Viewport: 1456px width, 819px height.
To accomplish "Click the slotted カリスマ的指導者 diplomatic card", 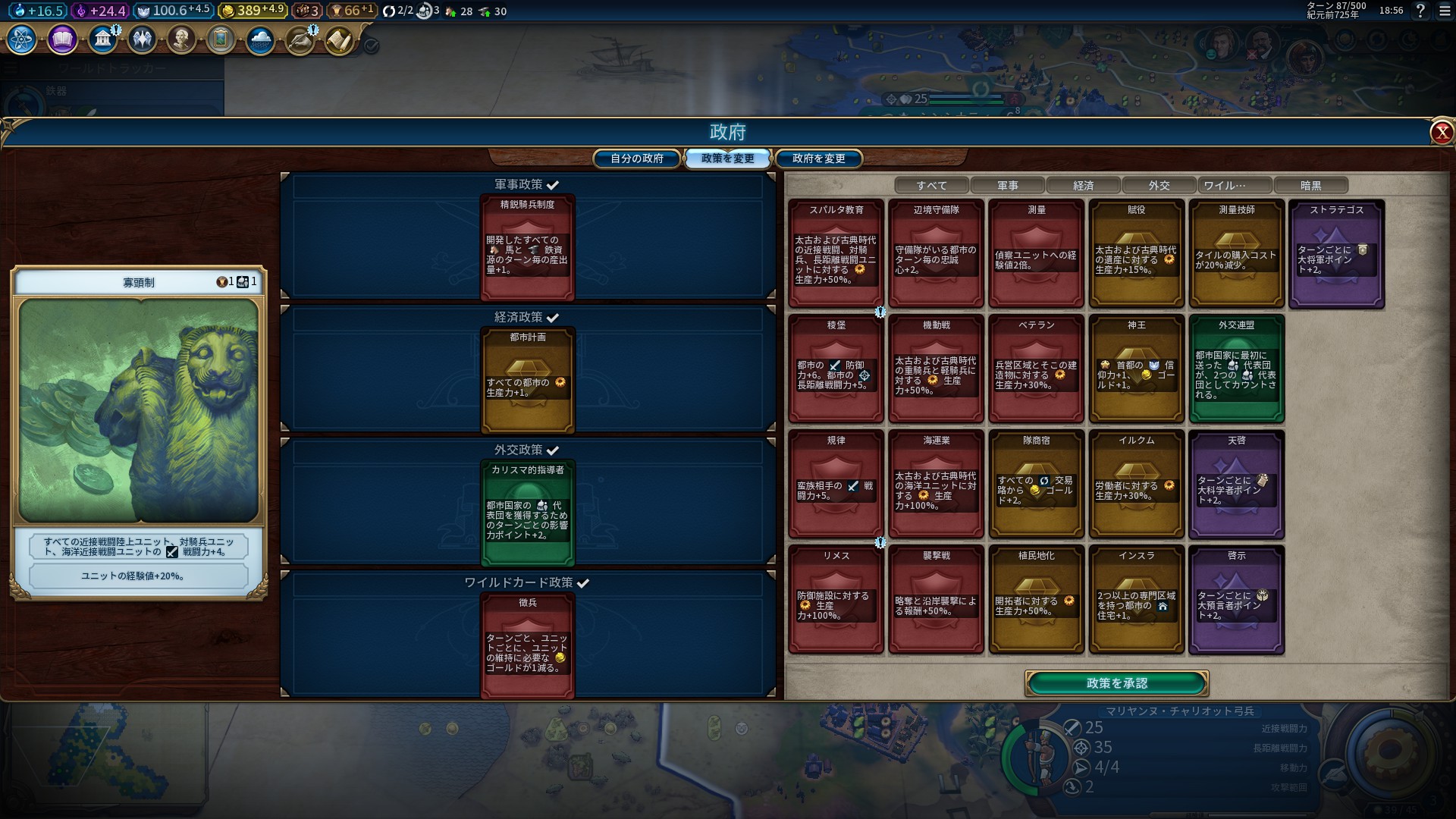I will click(527, 512).
